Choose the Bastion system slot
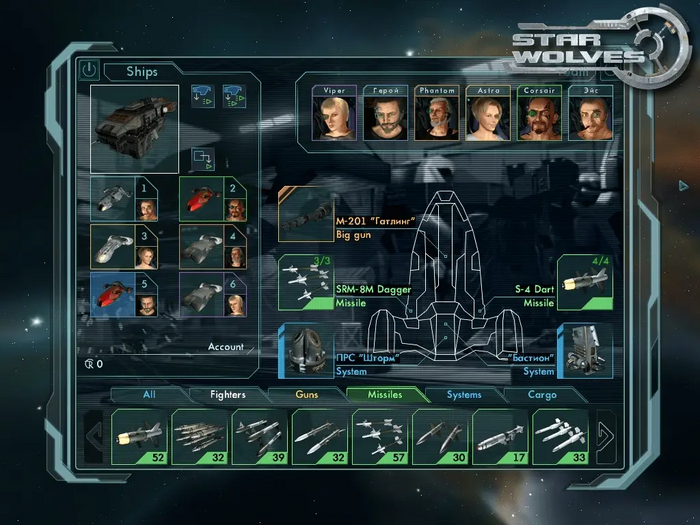 pos(585,350)
